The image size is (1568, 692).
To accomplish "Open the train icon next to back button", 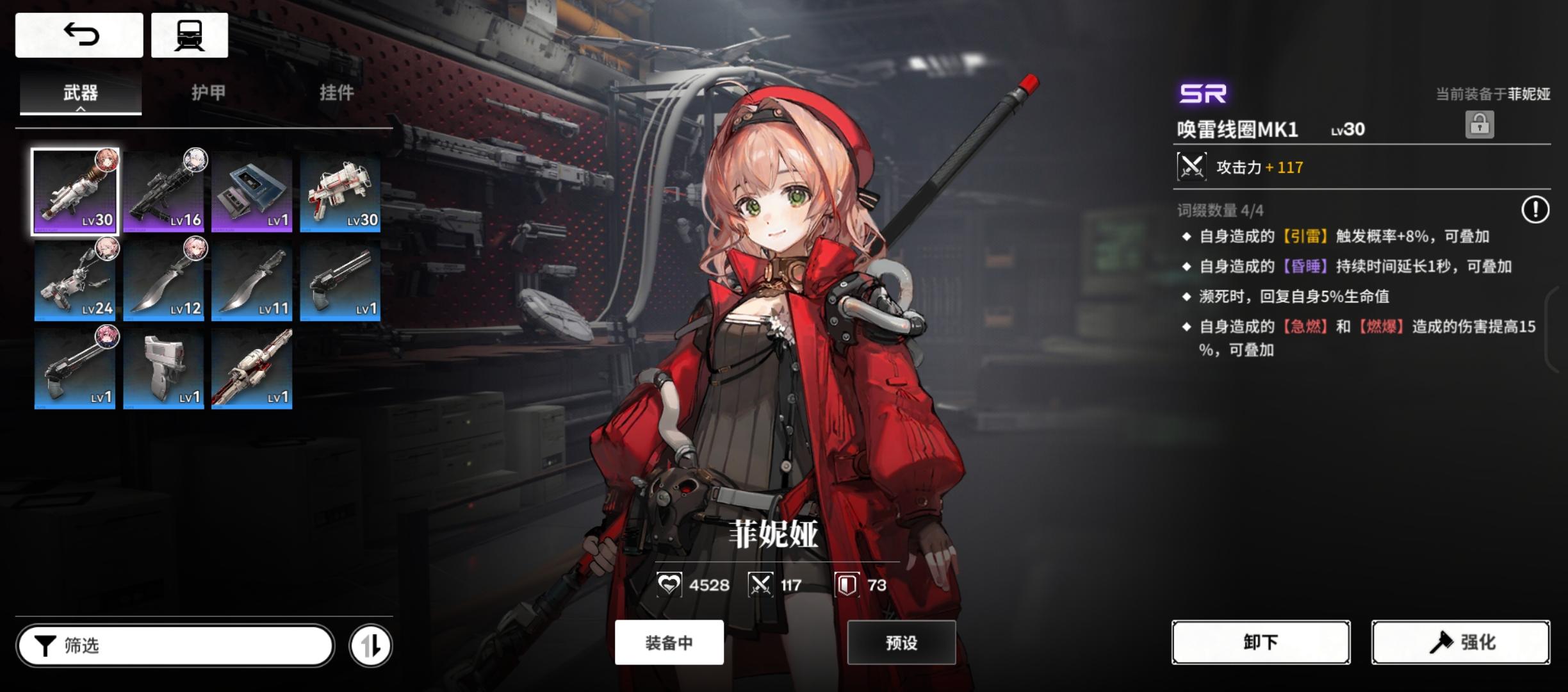I will (x=189, y=35).
